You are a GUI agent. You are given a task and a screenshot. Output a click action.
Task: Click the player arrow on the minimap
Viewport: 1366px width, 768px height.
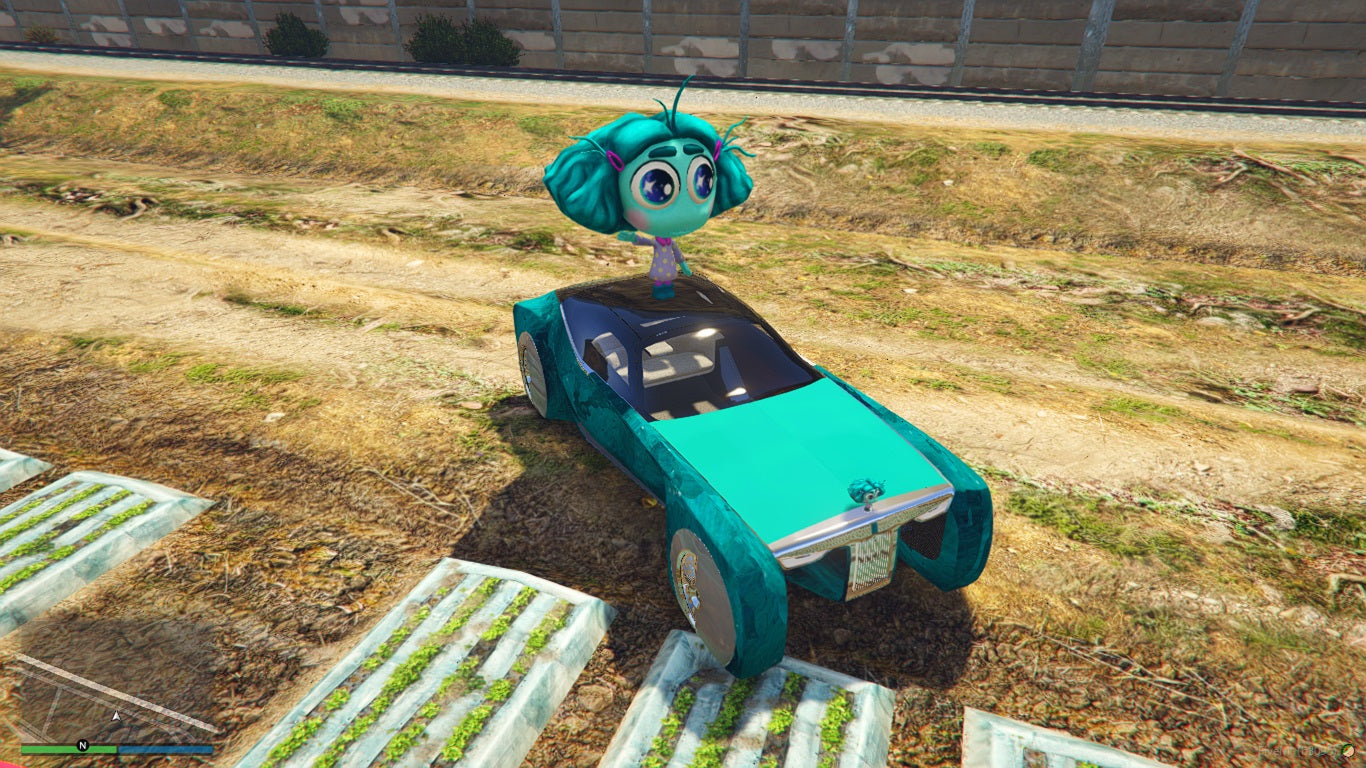pos(117,716)
